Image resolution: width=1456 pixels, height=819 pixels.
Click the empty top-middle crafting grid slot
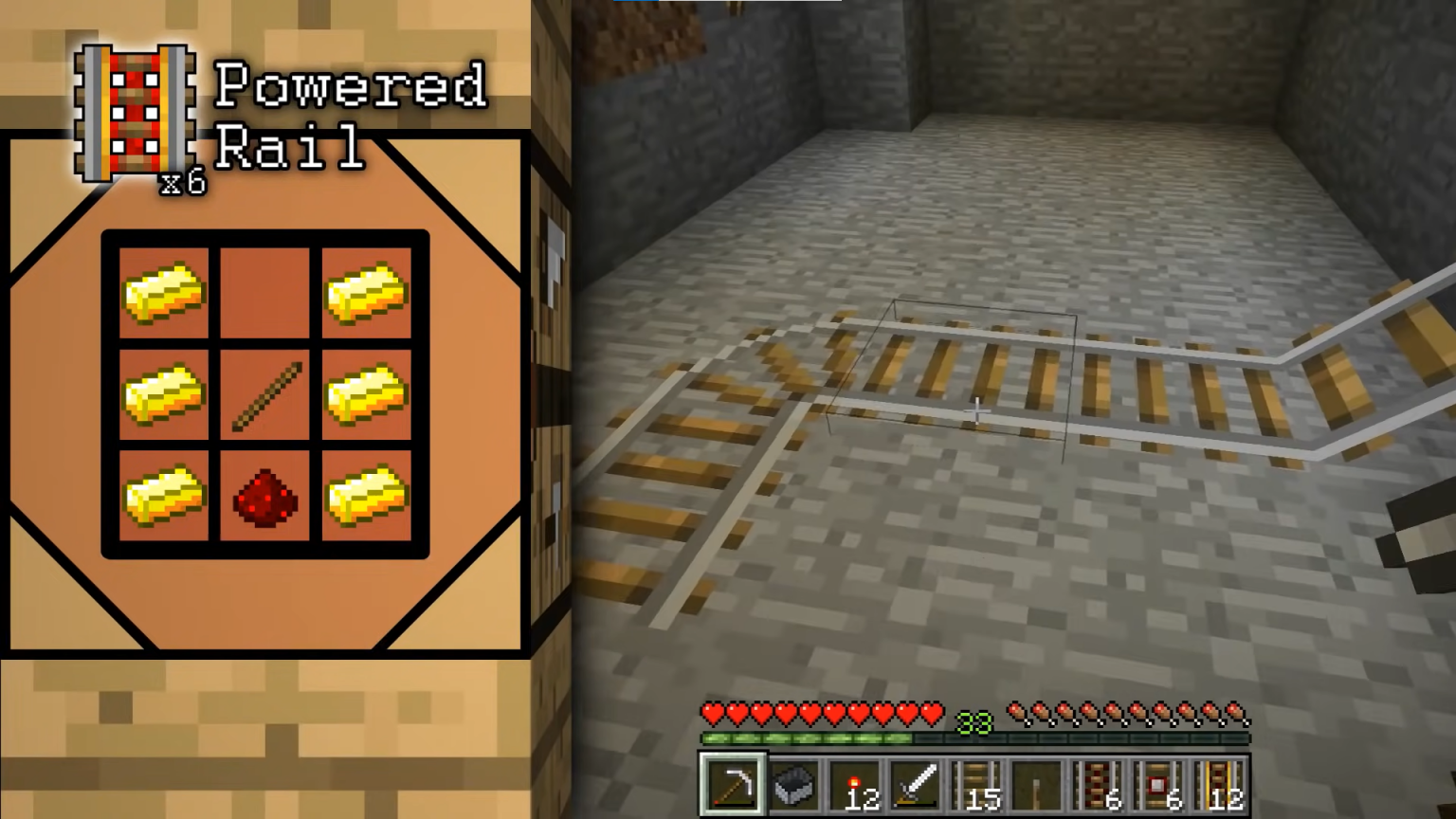tap(265, 294)
